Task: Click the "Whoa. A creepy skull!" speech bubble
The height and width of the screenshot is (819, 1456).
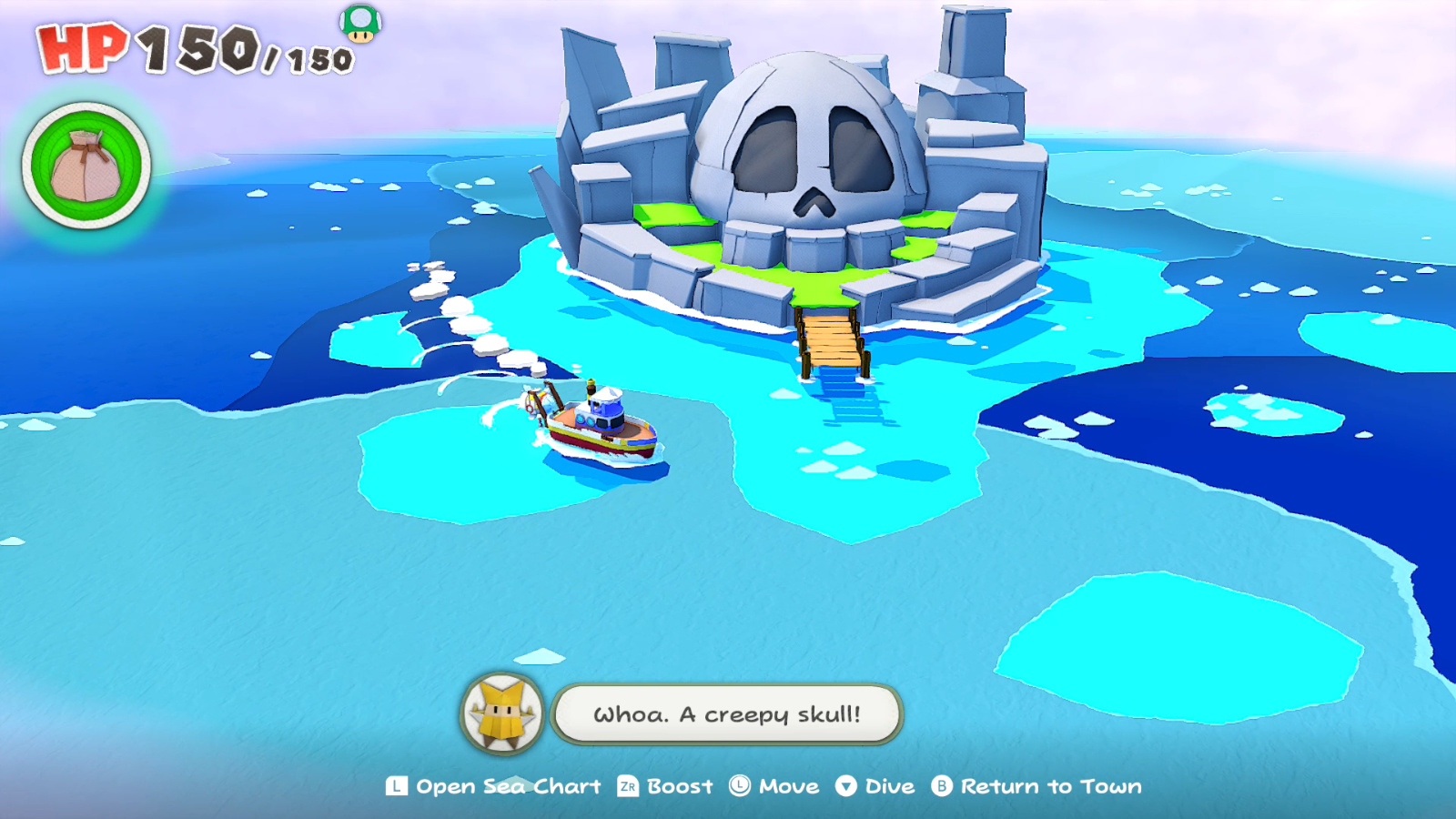Action: 726,714
